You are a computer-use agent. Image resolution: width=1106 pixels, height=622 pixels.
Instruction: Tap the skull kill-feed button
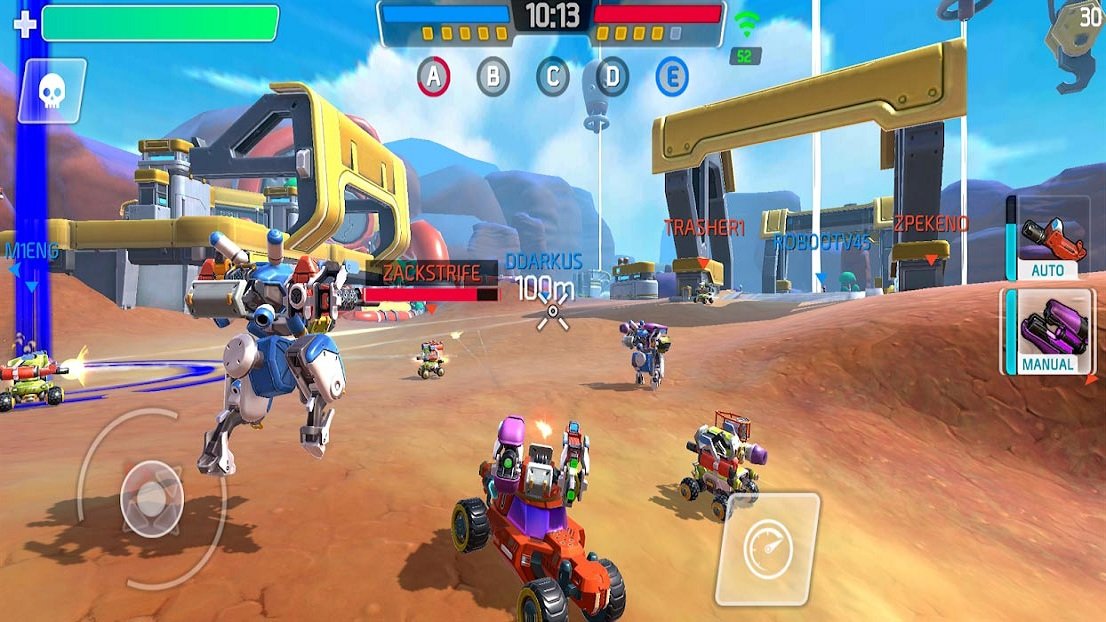51,92
